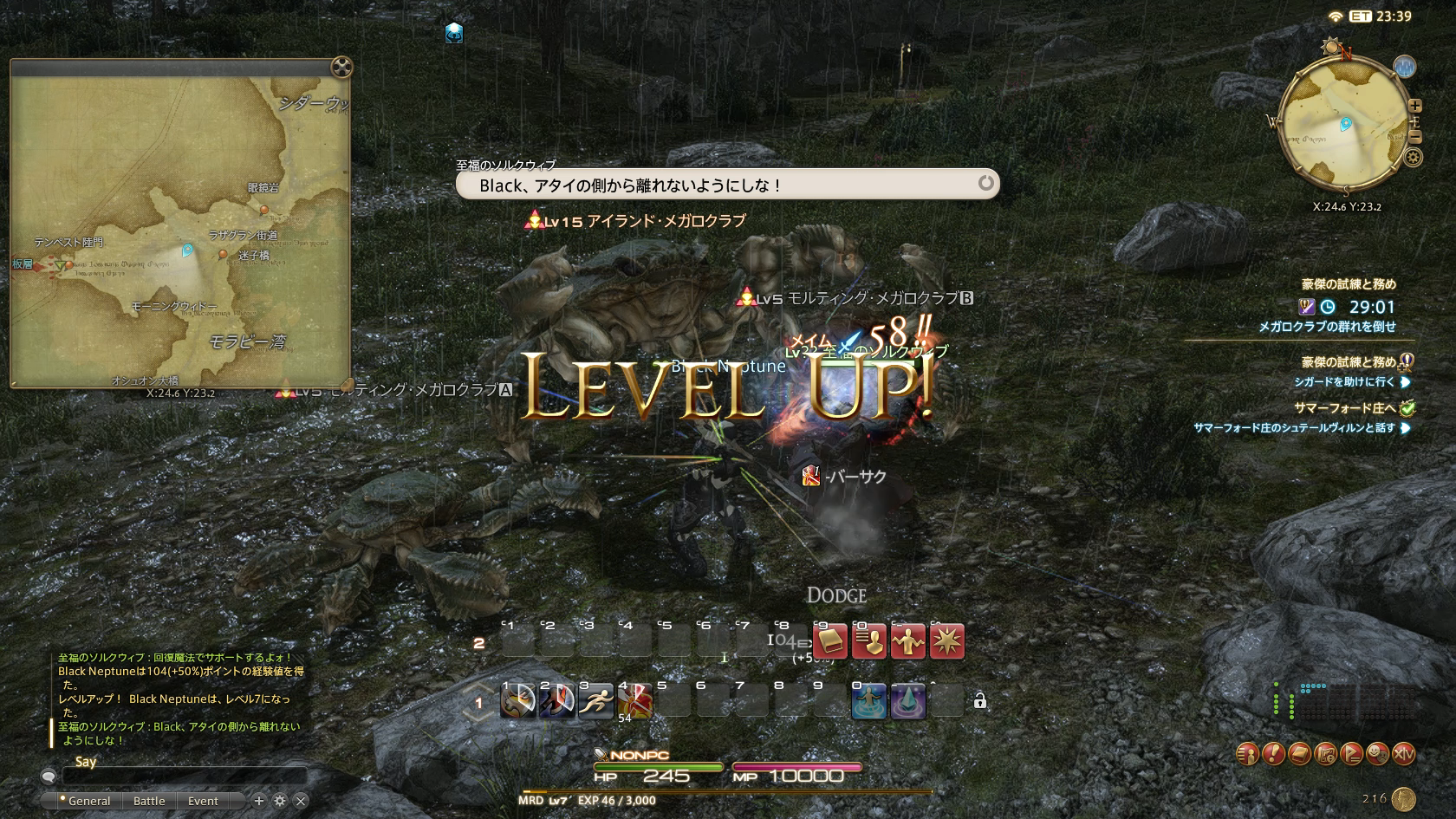
Task: Advance the NPC speech bubble dialogue
Action: 985,183
